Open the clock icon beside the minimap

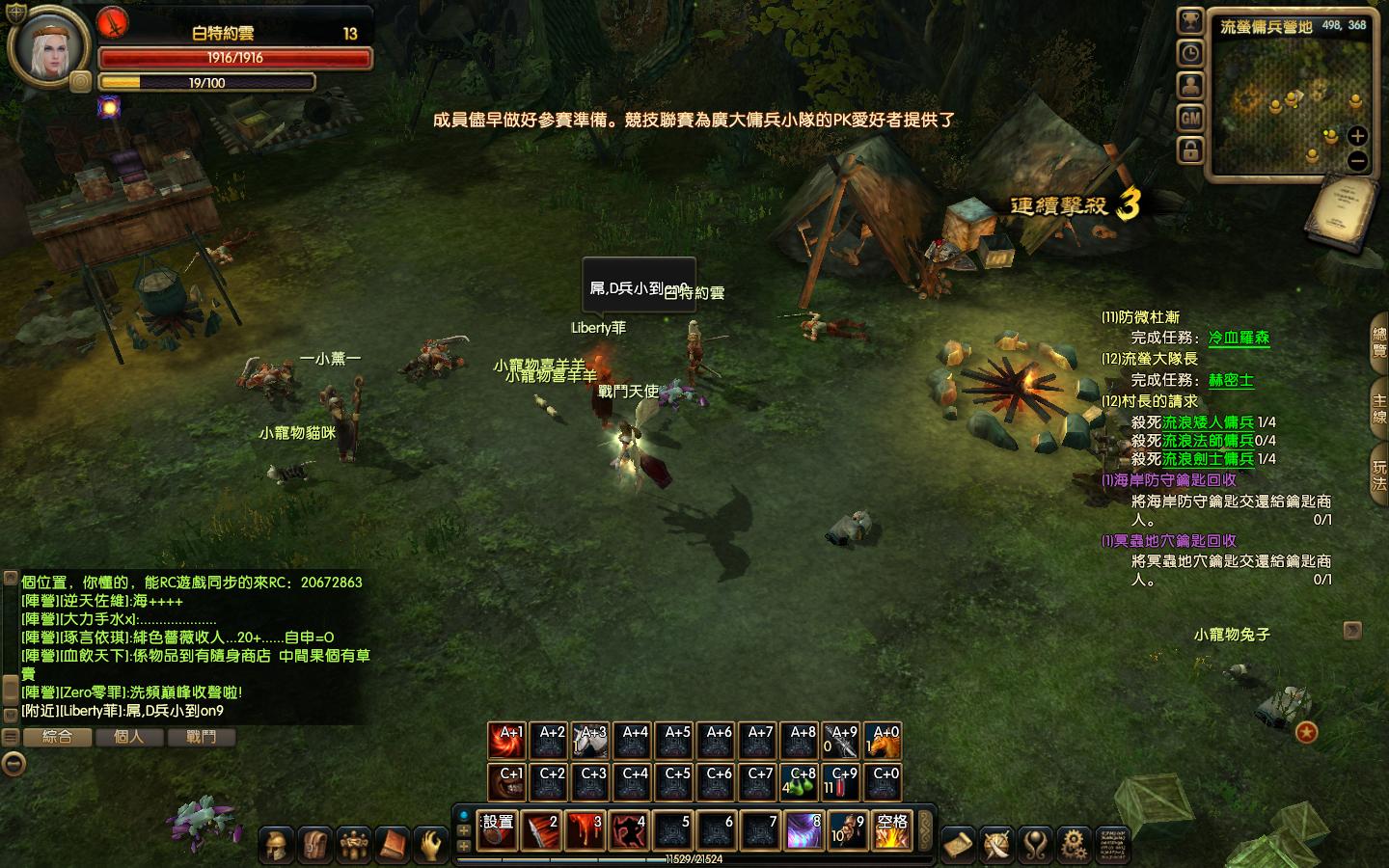coord(1190,53)
